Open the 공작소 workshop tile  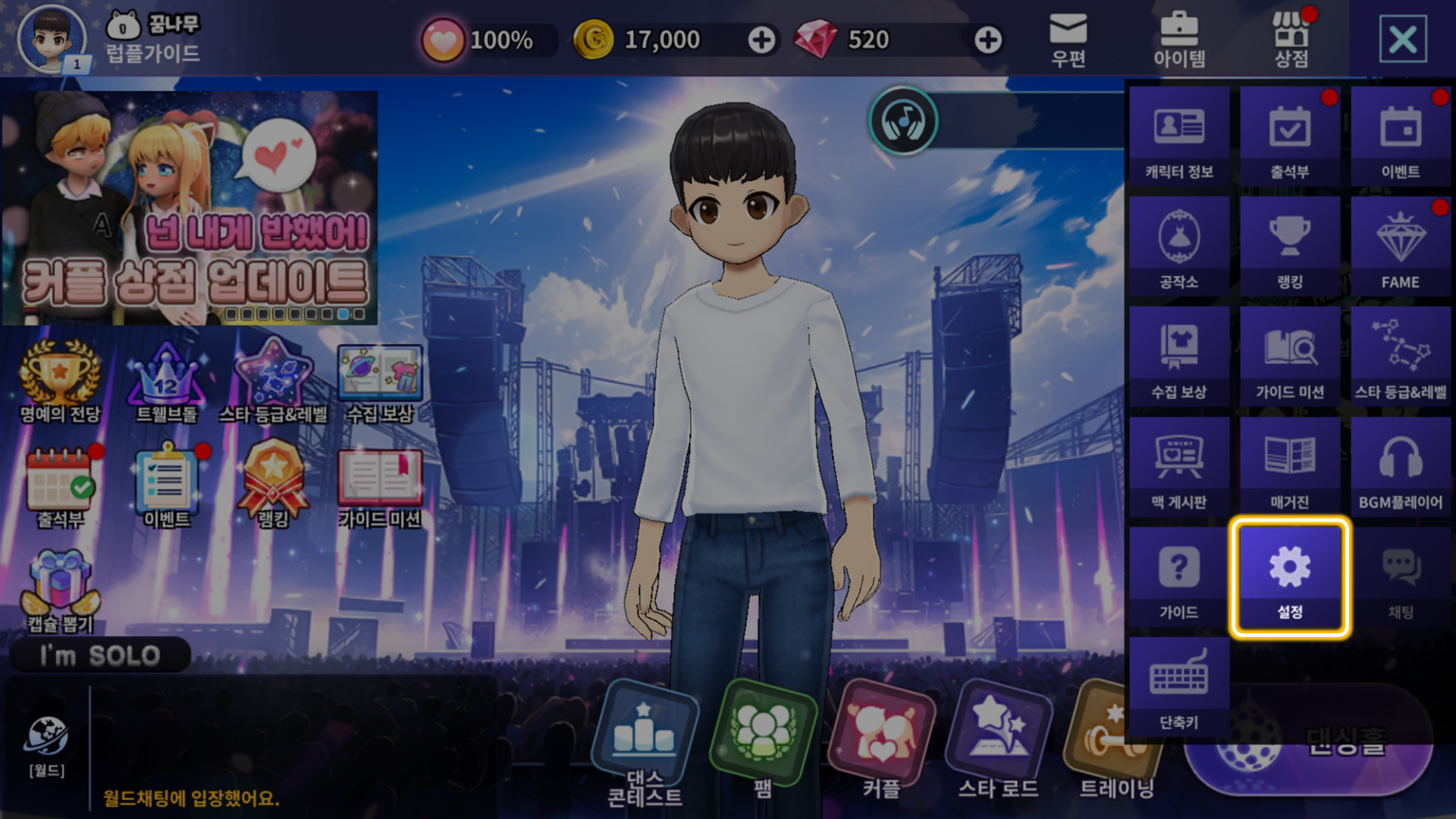(x=1178, y=246)
